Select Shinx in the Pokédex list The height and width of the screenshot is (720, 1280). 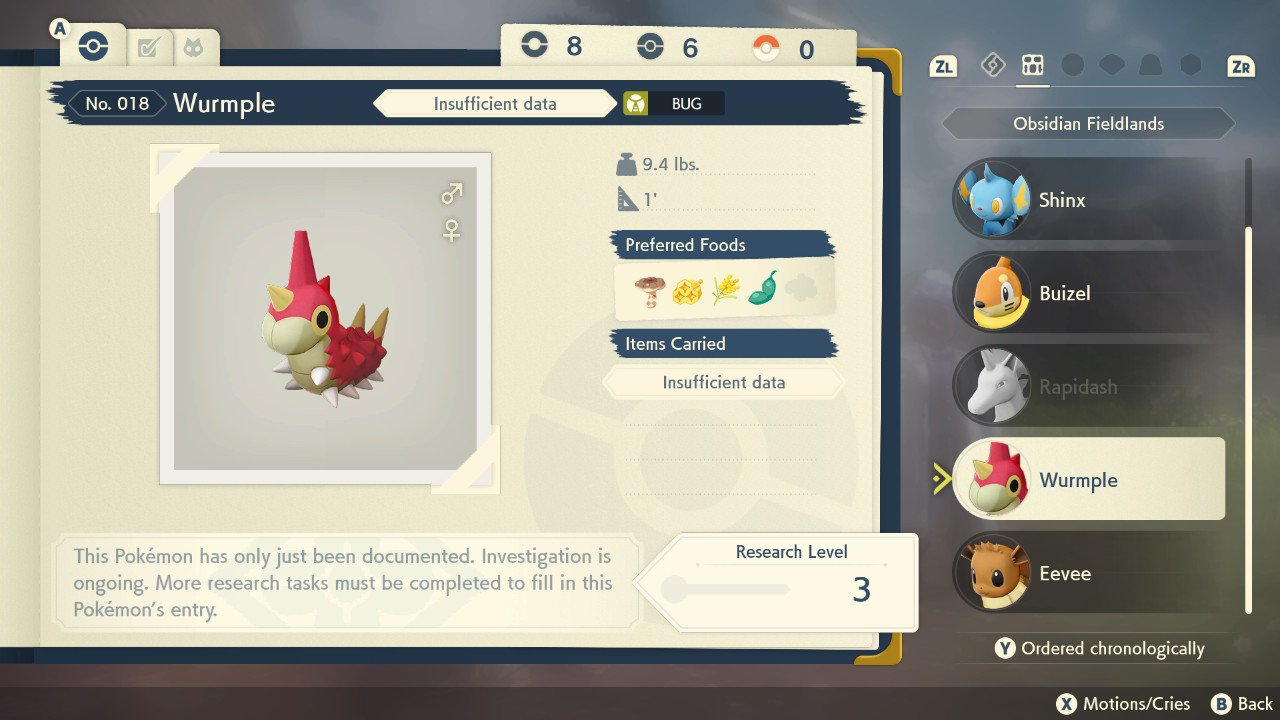pyautogui.click(x=1090, y=199)
